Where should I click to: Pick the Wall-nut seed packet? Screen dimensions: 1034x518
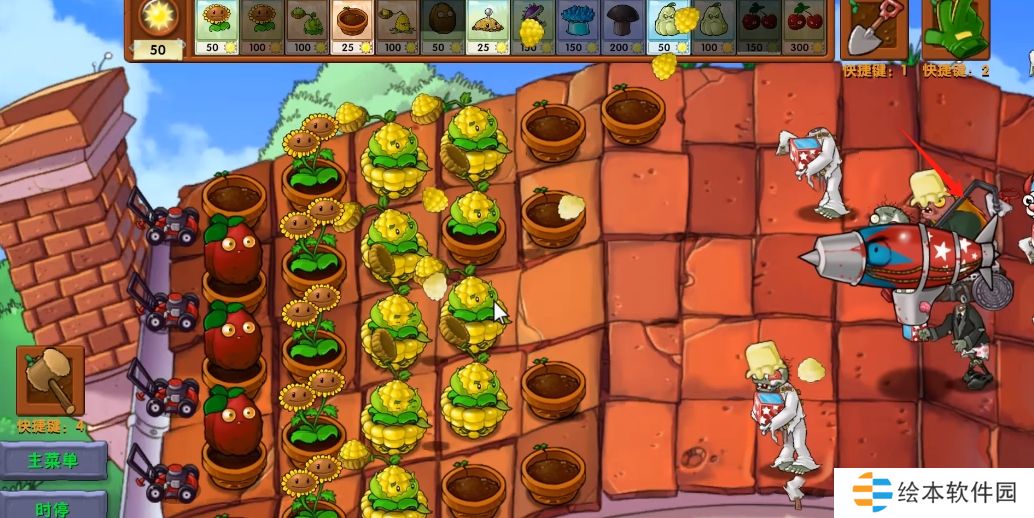pos(441,27)
